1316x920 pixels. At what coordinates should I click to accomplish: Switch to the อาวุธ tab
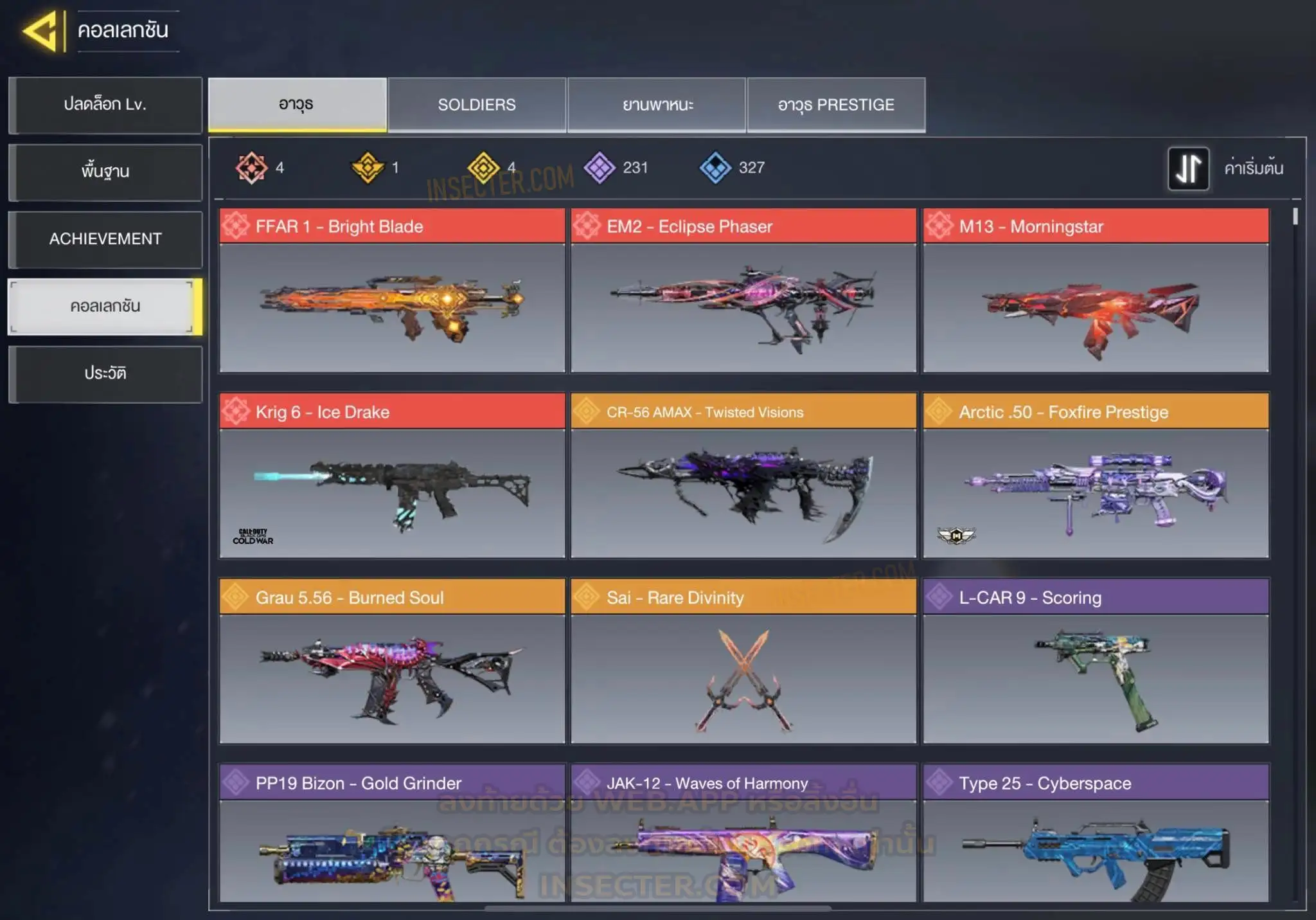click(297, 105)
